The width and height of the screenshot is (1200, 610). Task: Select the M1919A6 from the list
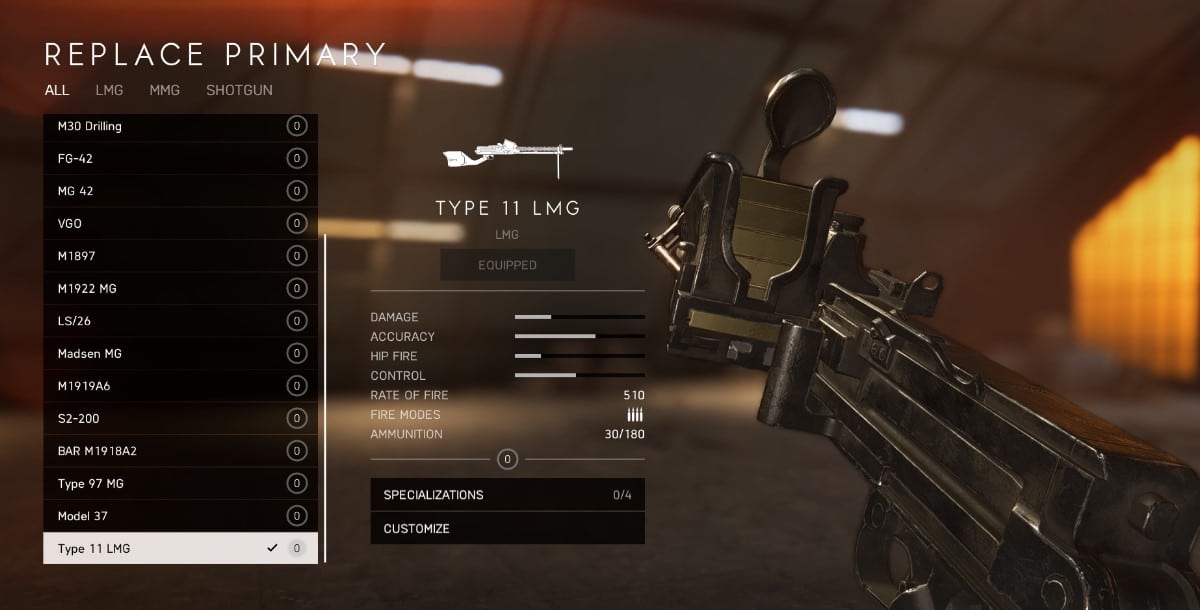[x=180, y=386]
